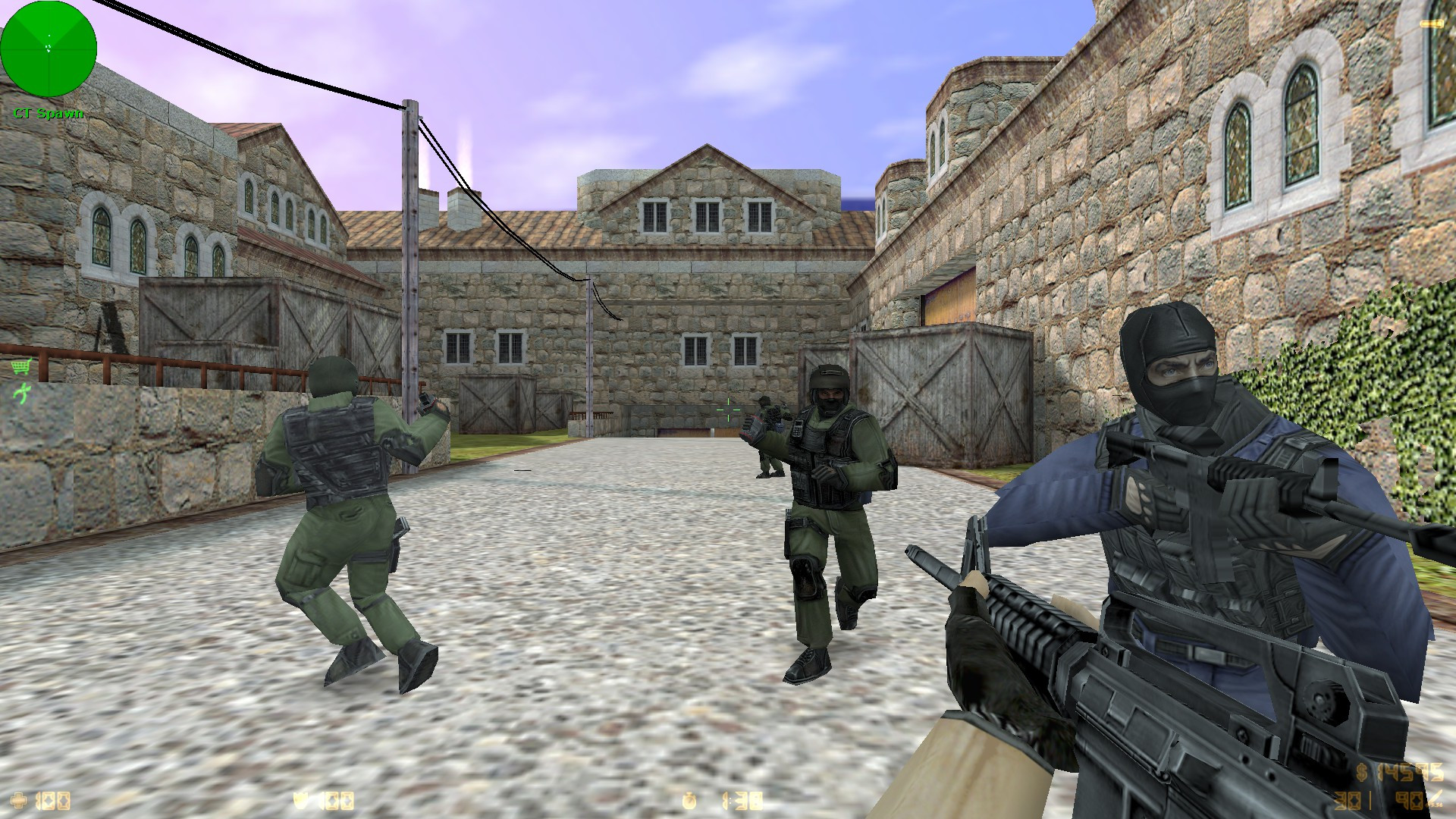Click the health value 100
Viewport: 1456px width, 819px height.
coord(53,802)
